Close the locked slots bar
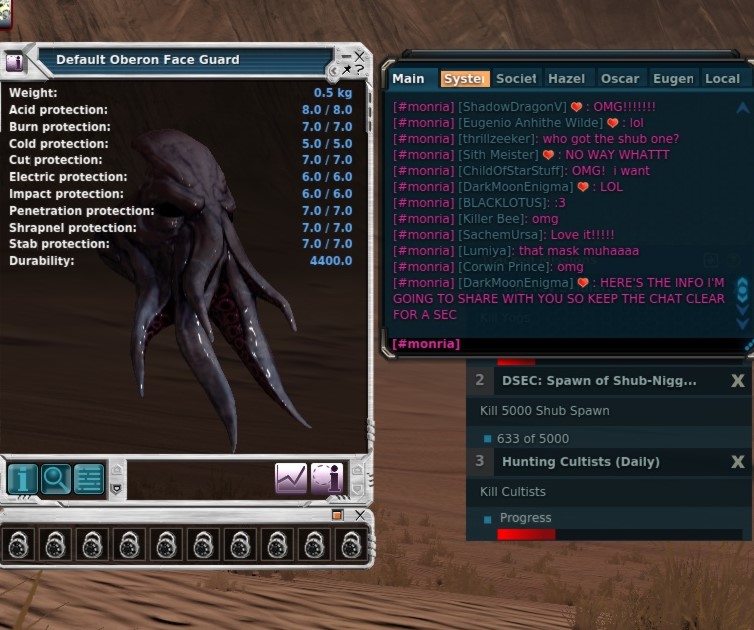The height and width of the screenshot is (630, 754). click(360, 515)
